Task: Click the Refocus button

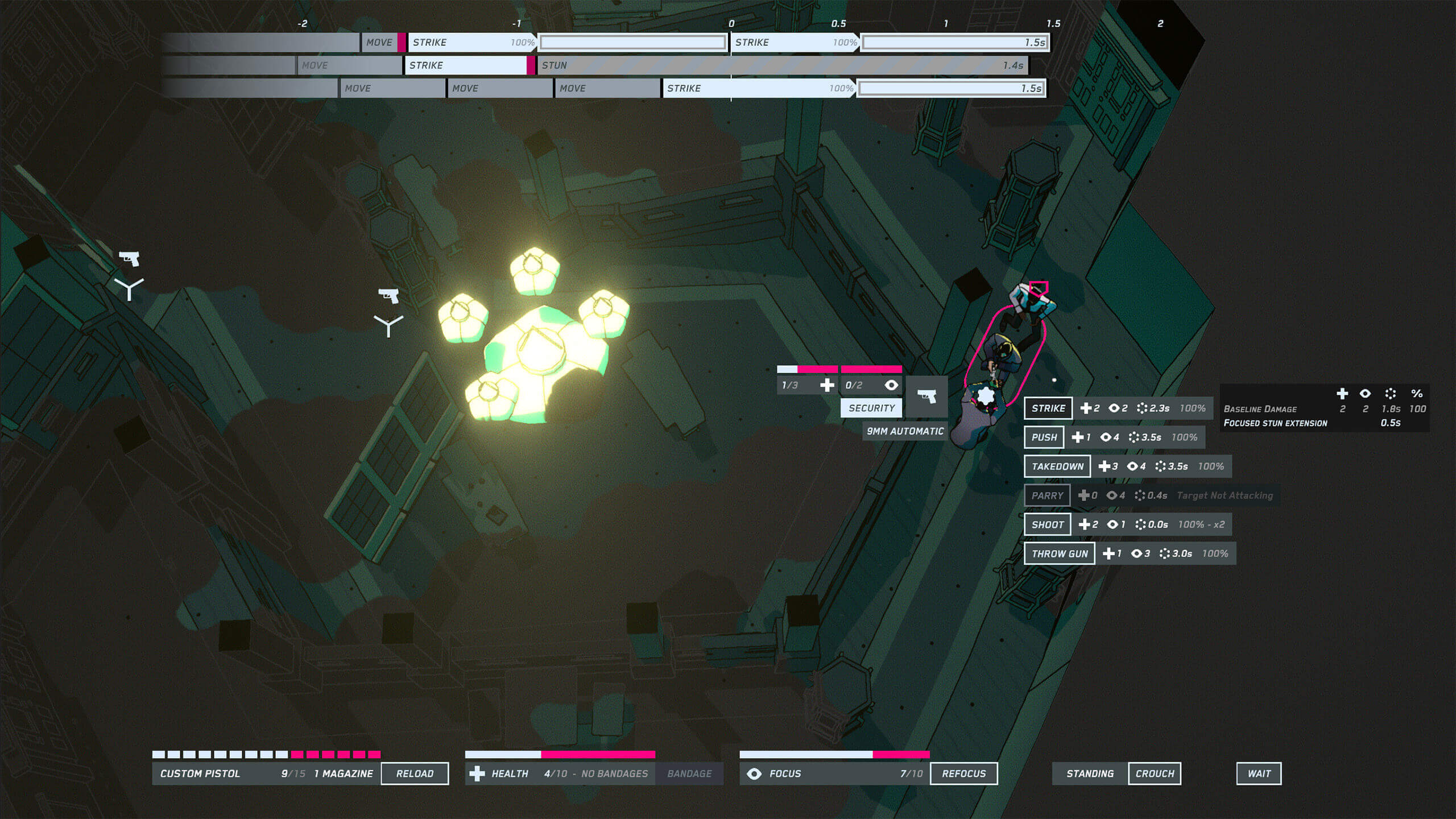Action: tap(963, 773)
